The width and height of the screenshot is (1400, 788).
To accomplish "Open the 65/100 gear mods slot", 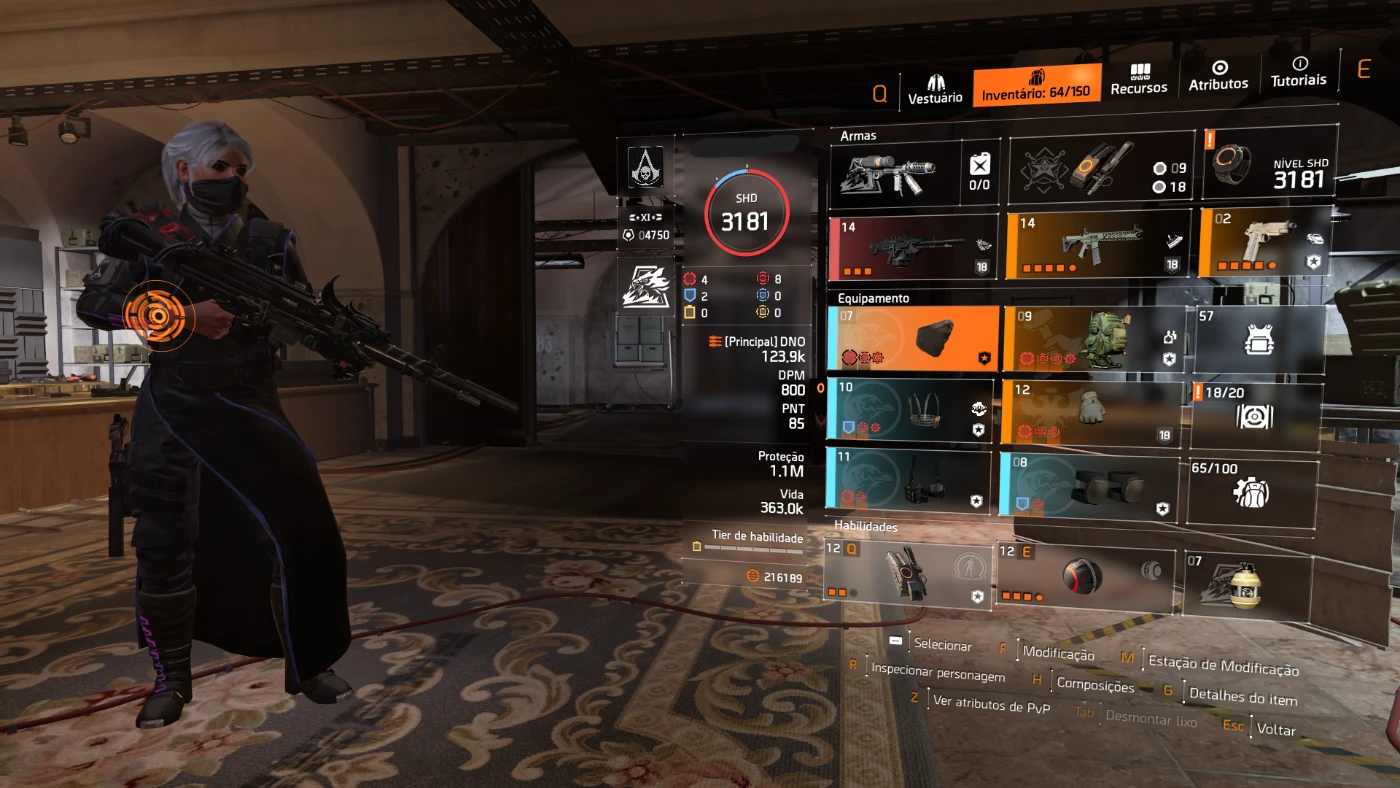I will tap(1251, 491).
